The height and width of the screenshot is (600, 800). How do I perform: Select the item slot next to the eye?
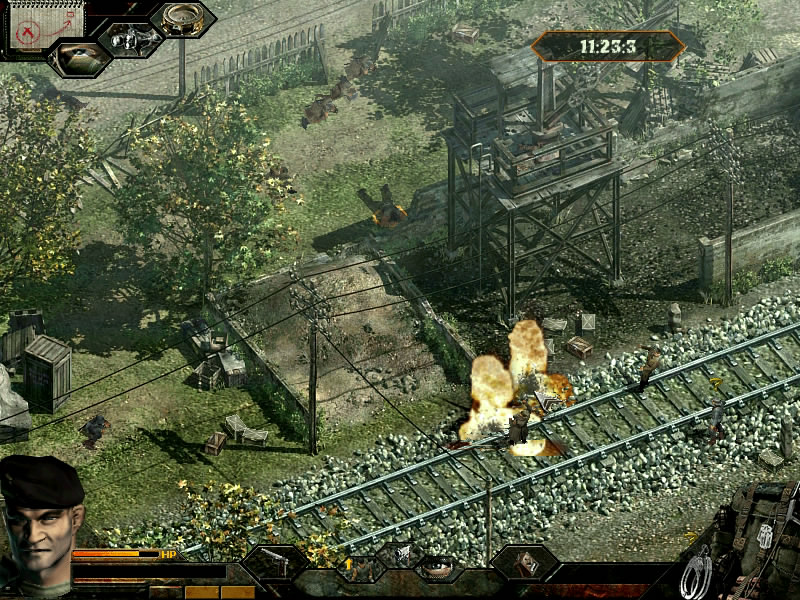click(x=524, y=564)
